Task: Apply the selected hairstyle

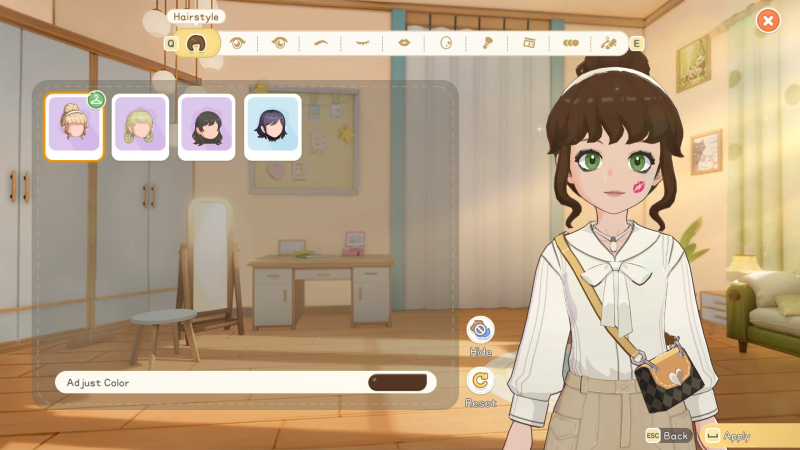Action: pyautogui.click(x=735, y=436)
